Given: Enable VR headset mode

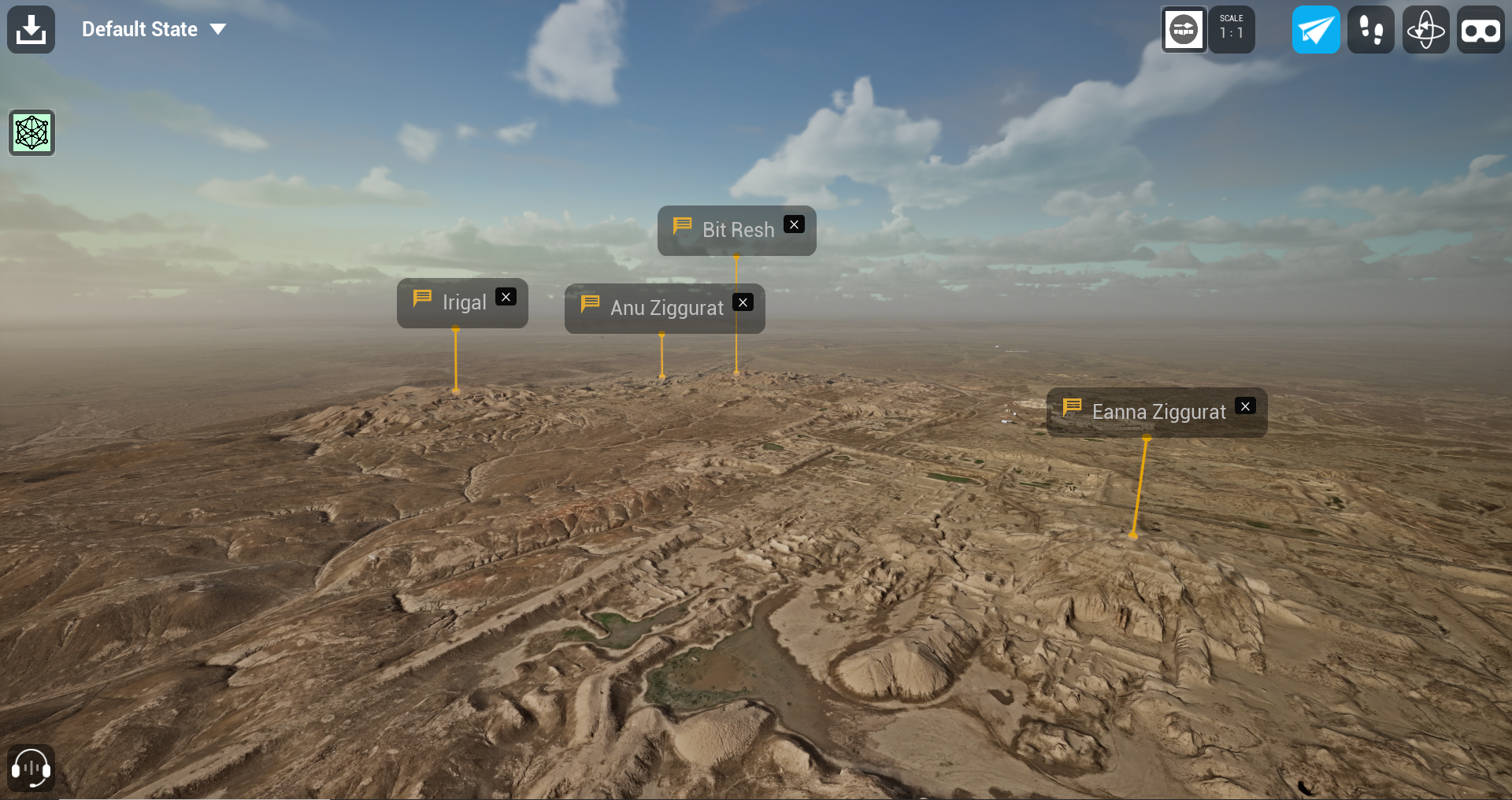Looking at the screenshot, I should point(1480,30).
